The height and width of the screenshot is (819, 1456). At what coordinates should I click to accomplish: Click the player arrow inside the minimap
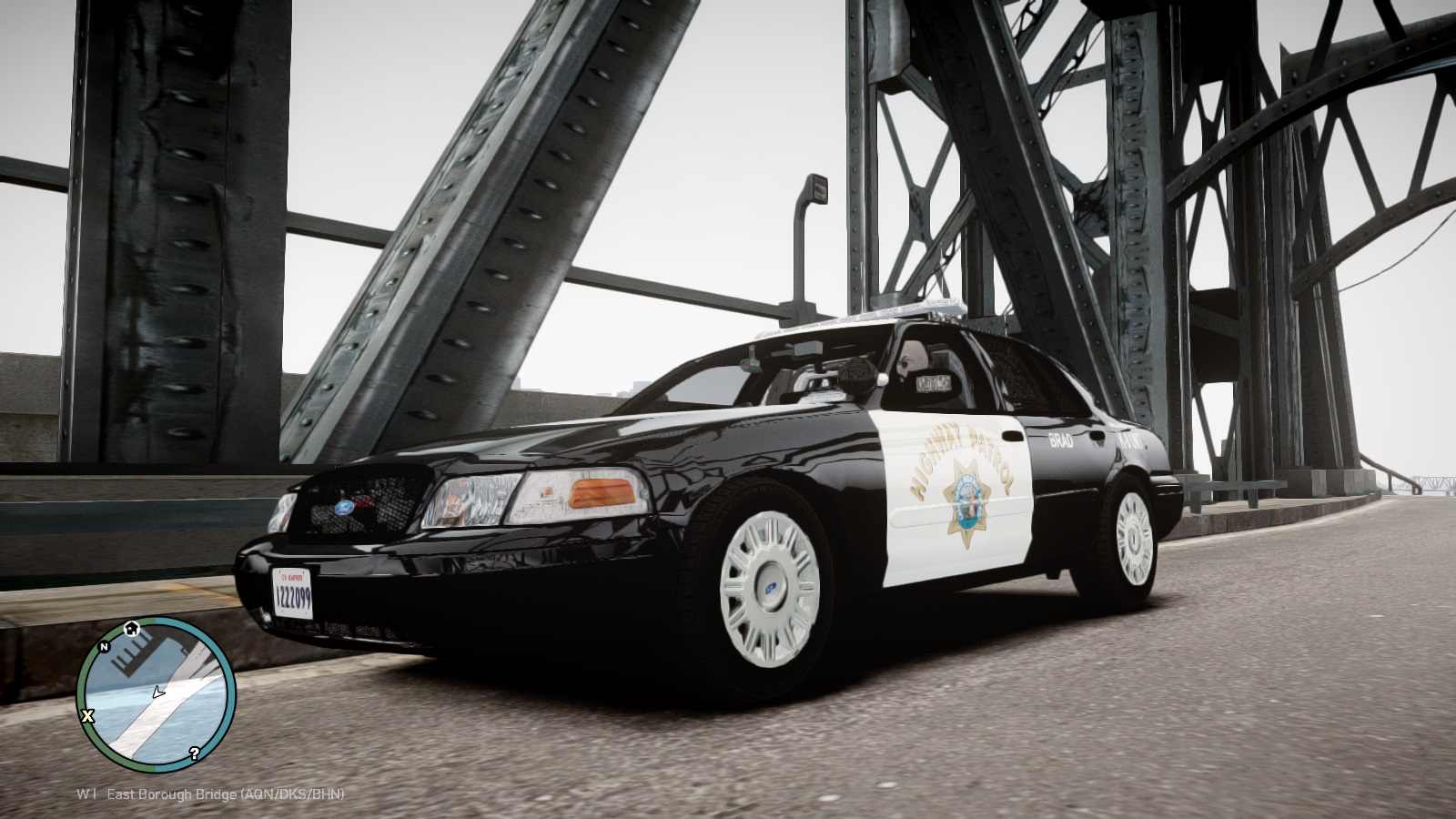pos(157,693)
